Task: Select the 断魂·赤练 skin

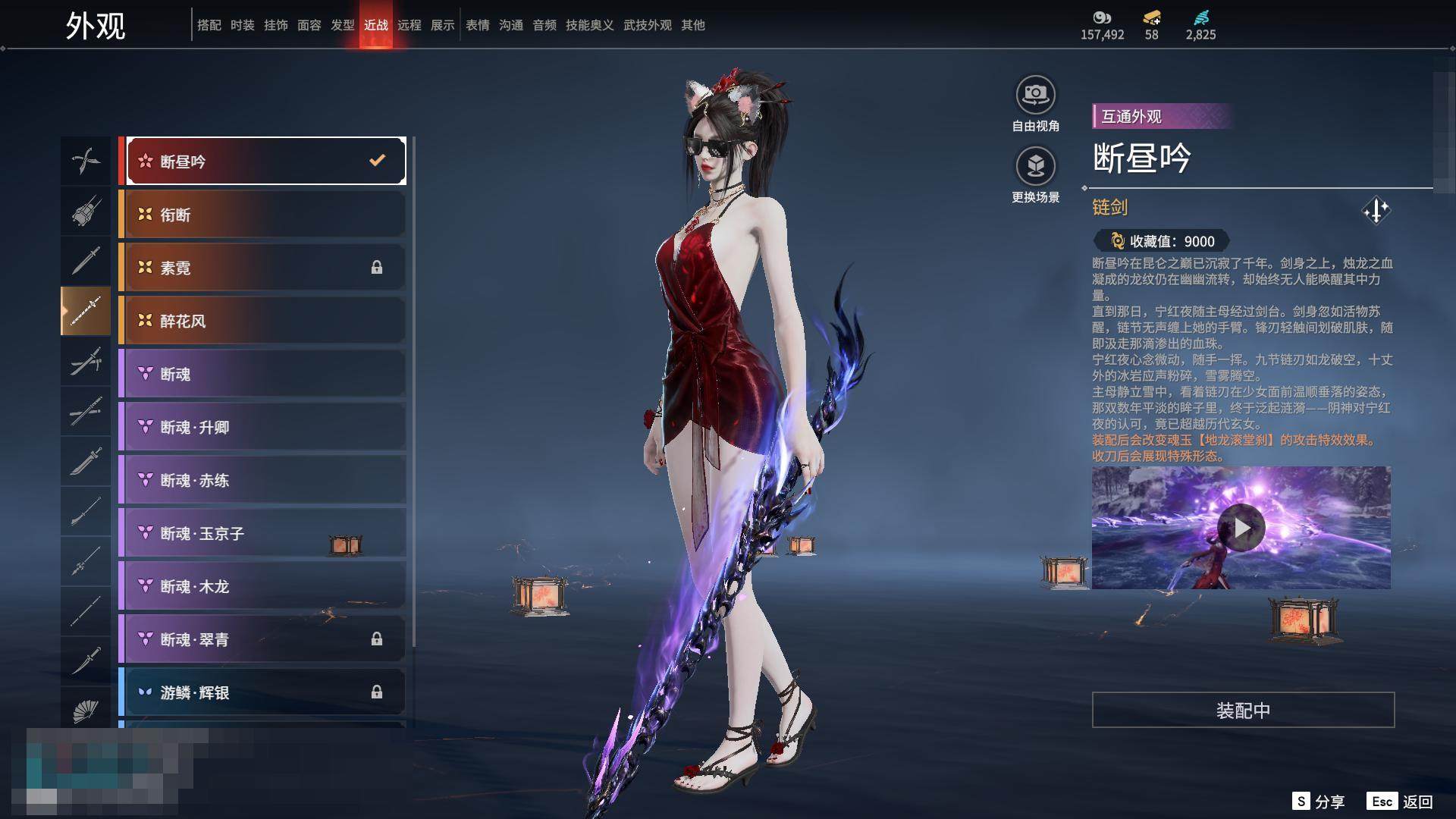Action: click(262, 480)
